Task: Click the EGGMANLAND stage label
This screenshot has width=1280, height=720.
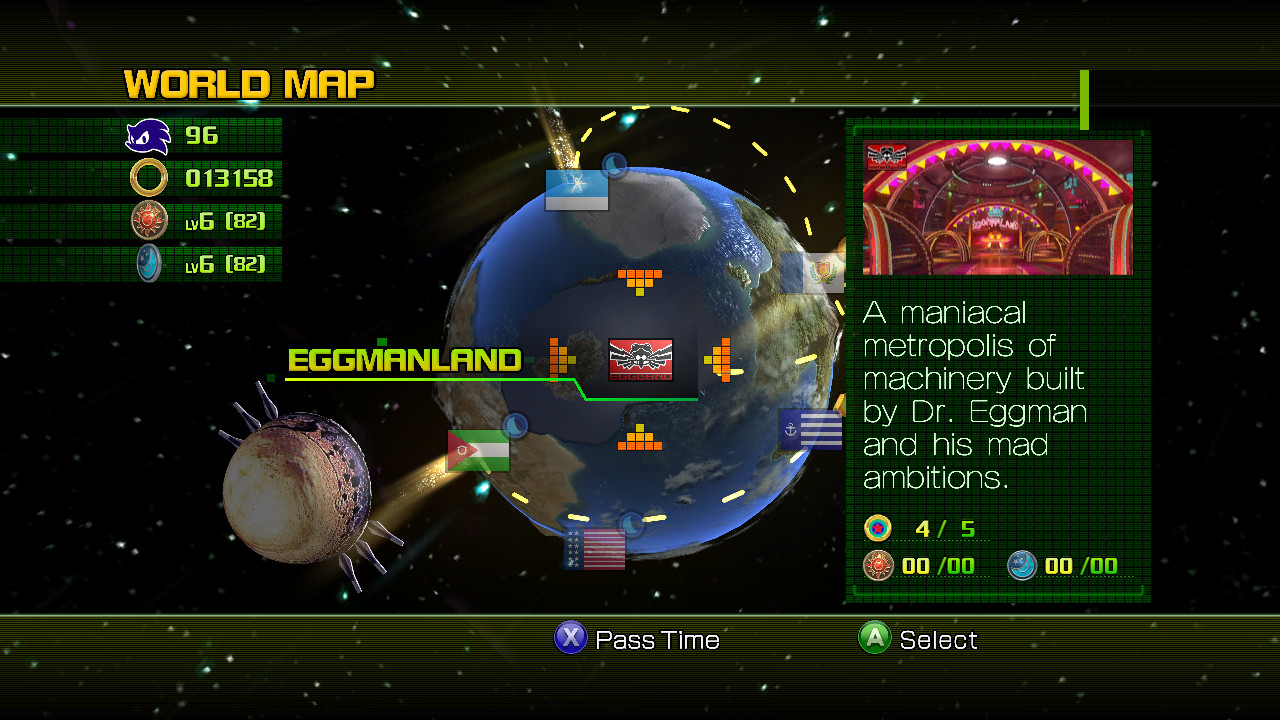Action: (404, 360)
